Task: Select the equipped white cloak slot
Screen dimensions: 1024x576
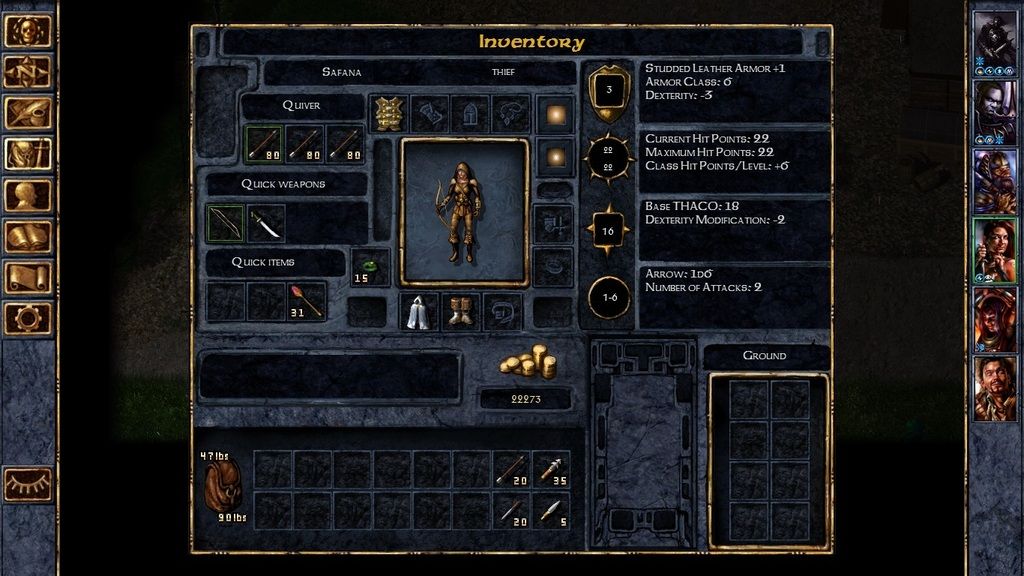Action: (419, 312)
